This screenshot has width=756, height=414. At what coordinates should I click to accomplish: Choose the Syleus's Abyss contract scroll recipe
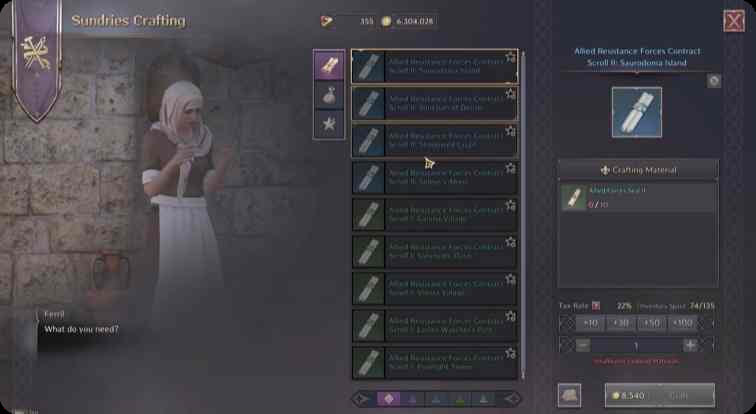coord(434,177)
